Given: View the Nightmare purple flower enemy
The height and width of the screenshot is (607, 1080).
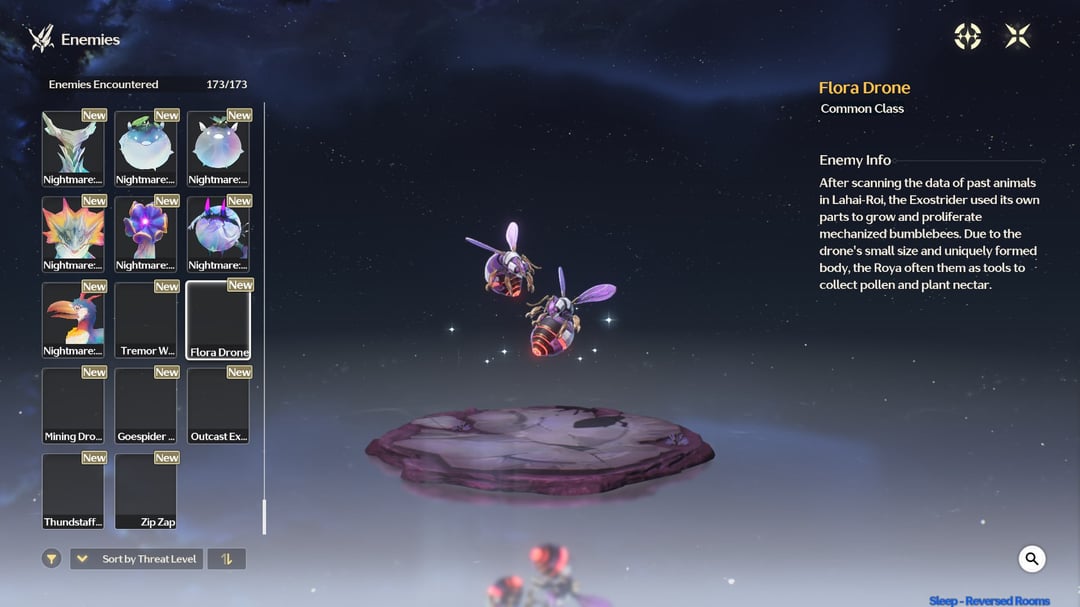Looking at the screenshot, I should point(146,233).
